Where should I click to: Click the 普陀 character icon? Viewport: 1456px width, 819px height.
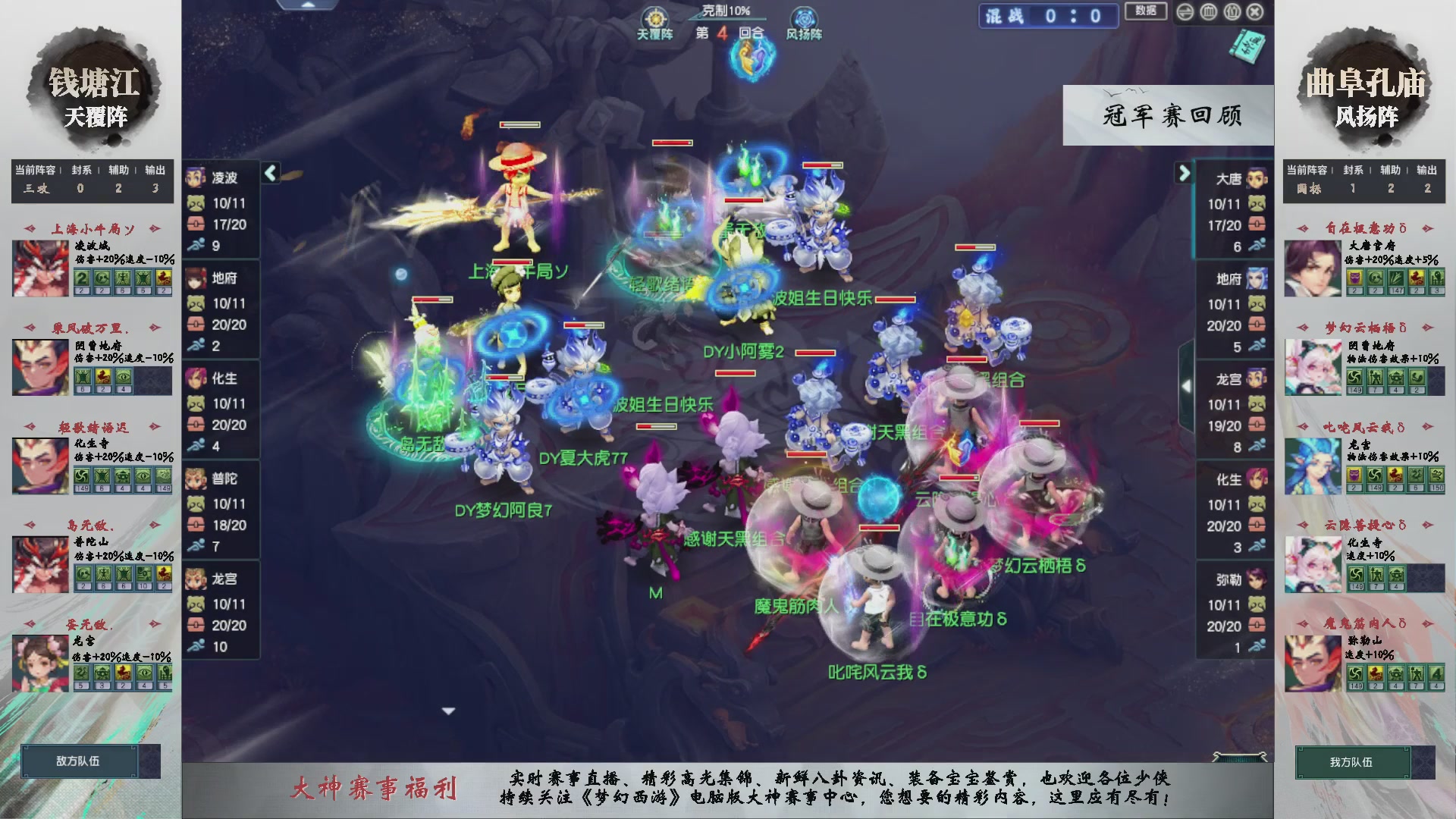pyautogui.click(x=196, y=479)
